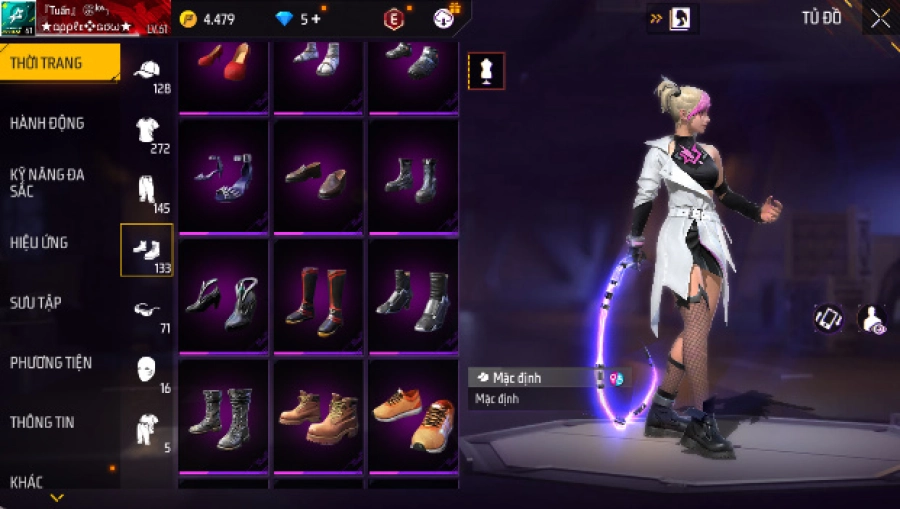
Task: Equip the tan work boots
Action: pyautogui.click(x=319, y=415)
